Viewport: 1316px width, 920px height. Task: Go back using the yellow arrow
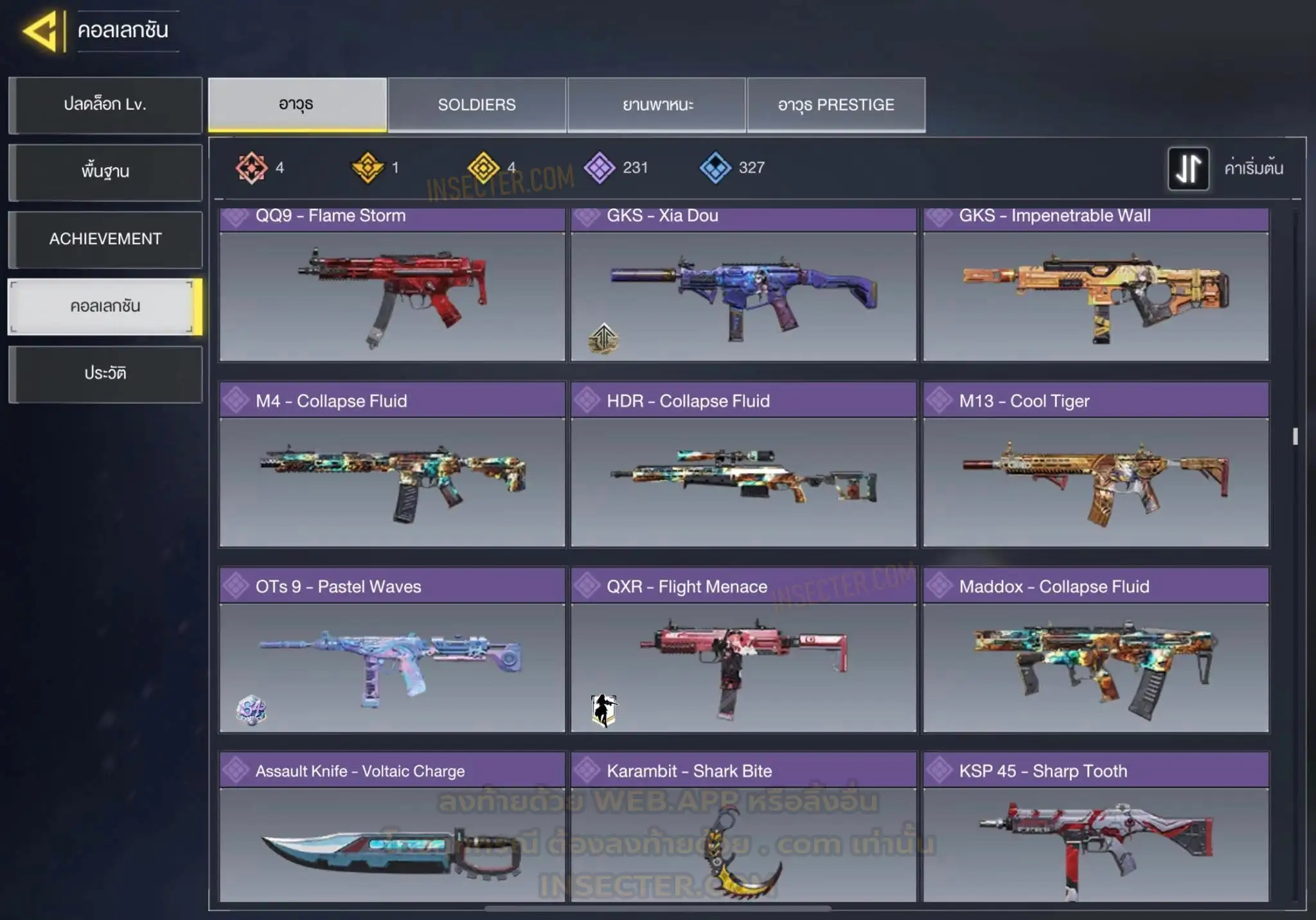pyautogui.click(x=40, y=30)
